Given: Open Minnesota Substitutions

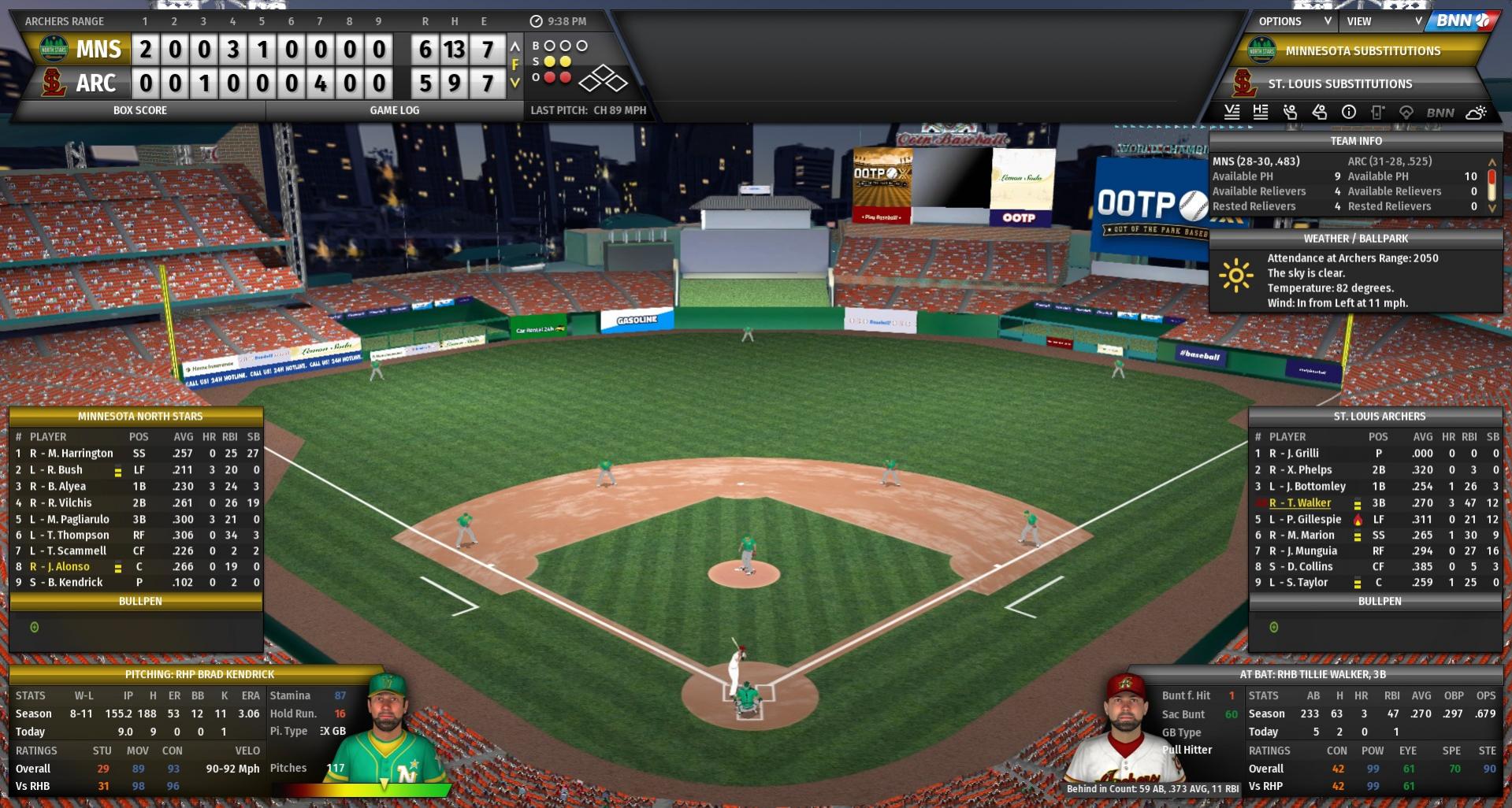Looking at the screenshot, I should (x=1362, y=51).
